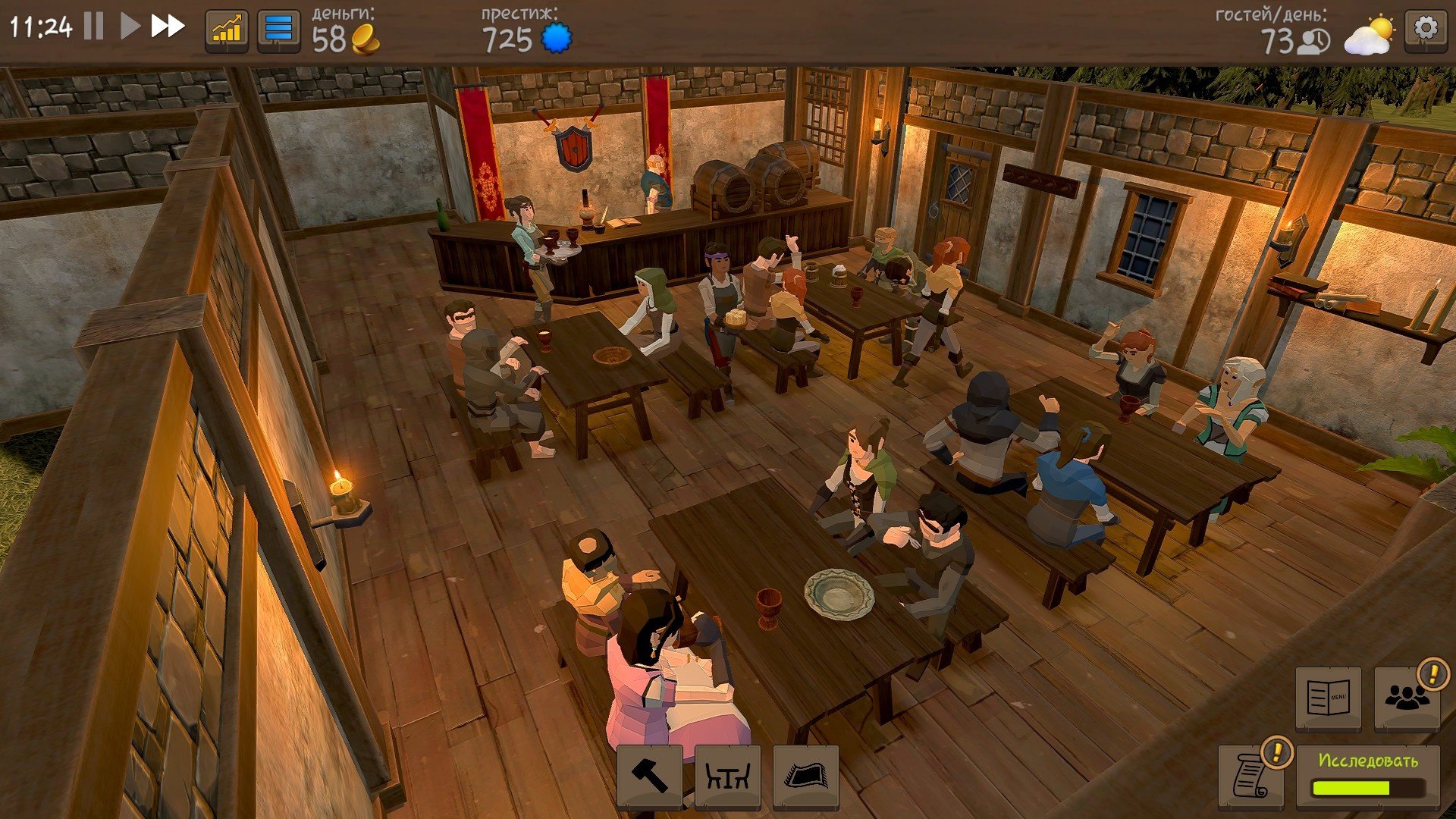The height and width of the screenshot is (819, 1456).
Task: Open settings with the gear icon
Action: [1425, 30]
